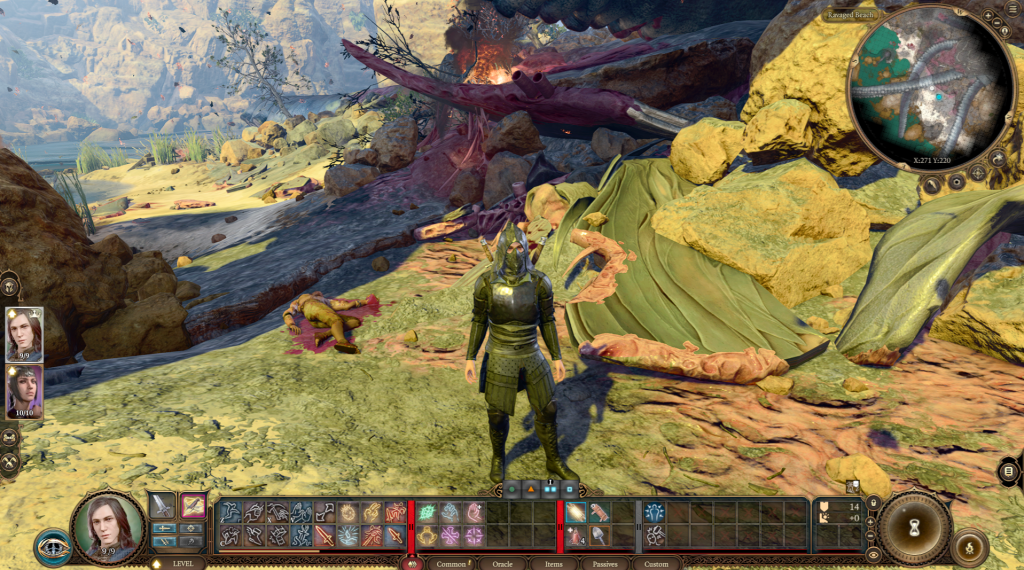The image size is (1024, 570).
Task: End turn with the hourglass button
Action: [x=912, y=526]
